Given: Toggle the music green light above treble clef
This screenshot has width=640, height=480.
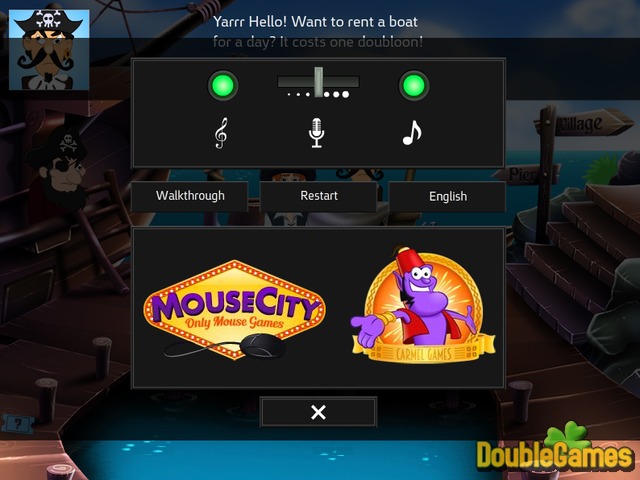Looking at the screenshot, I should [x=222, y=86].
